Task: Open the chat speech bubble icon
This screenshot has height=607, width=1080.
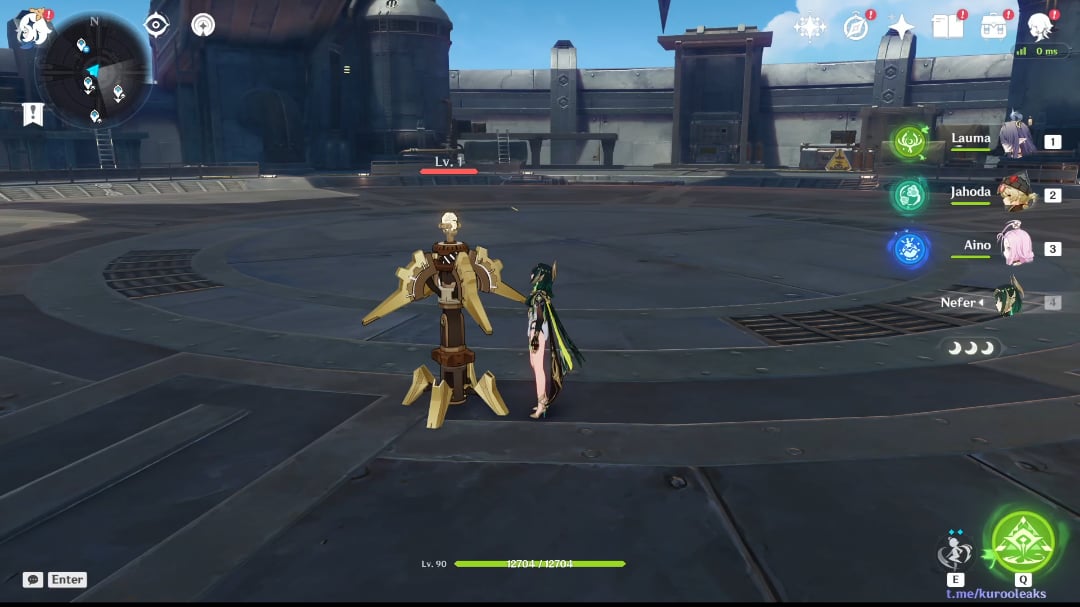Action: 33,580
